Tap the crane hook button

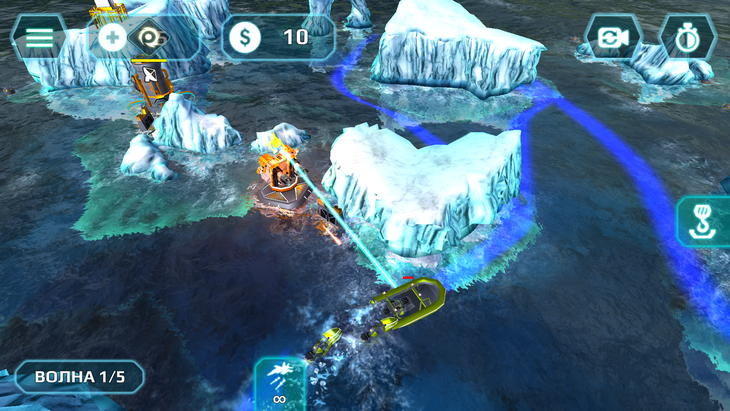pyautogui.click(x=704, y=221)
